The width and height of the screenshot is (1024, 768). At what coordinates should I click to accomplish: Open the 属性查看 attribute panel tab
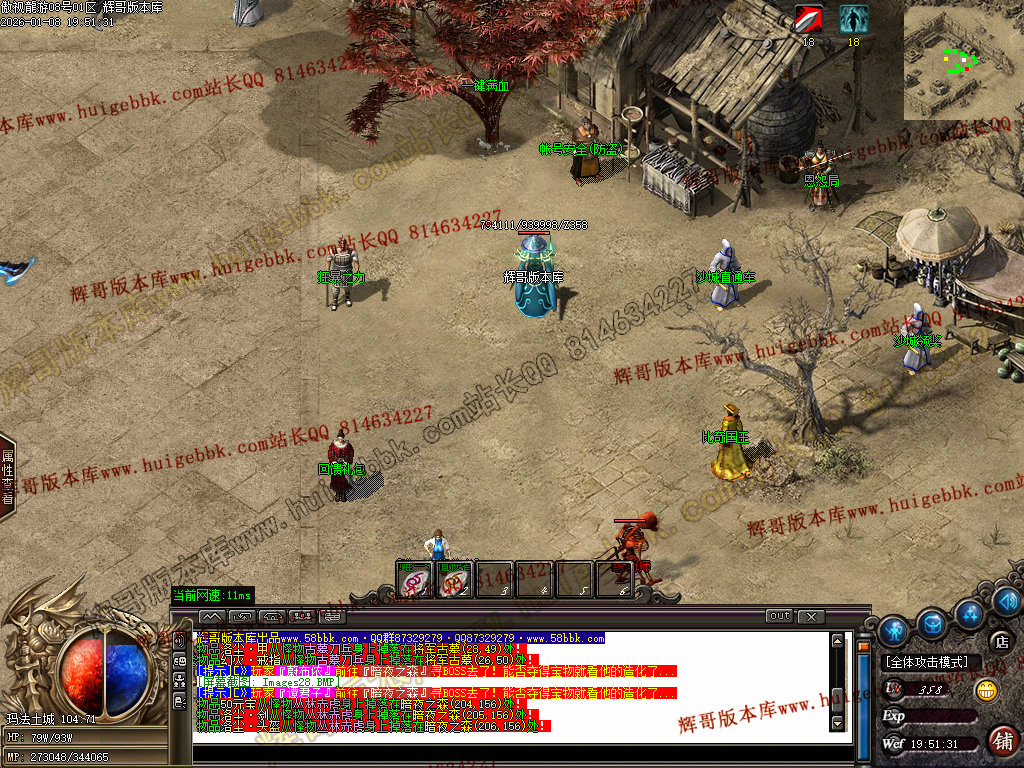point(7,477)
